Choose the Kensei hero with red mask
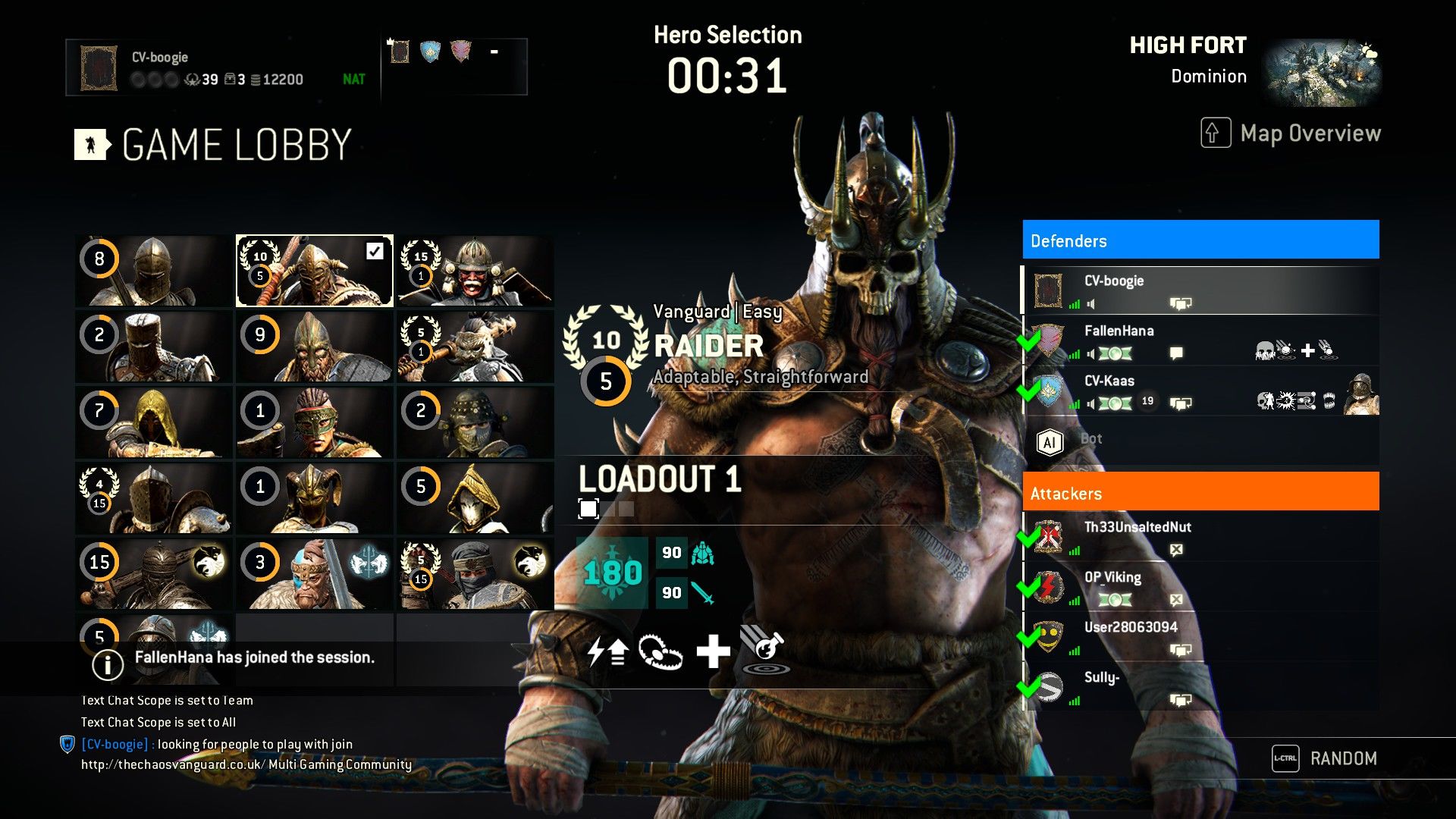1456x819 pixels. 475,271
